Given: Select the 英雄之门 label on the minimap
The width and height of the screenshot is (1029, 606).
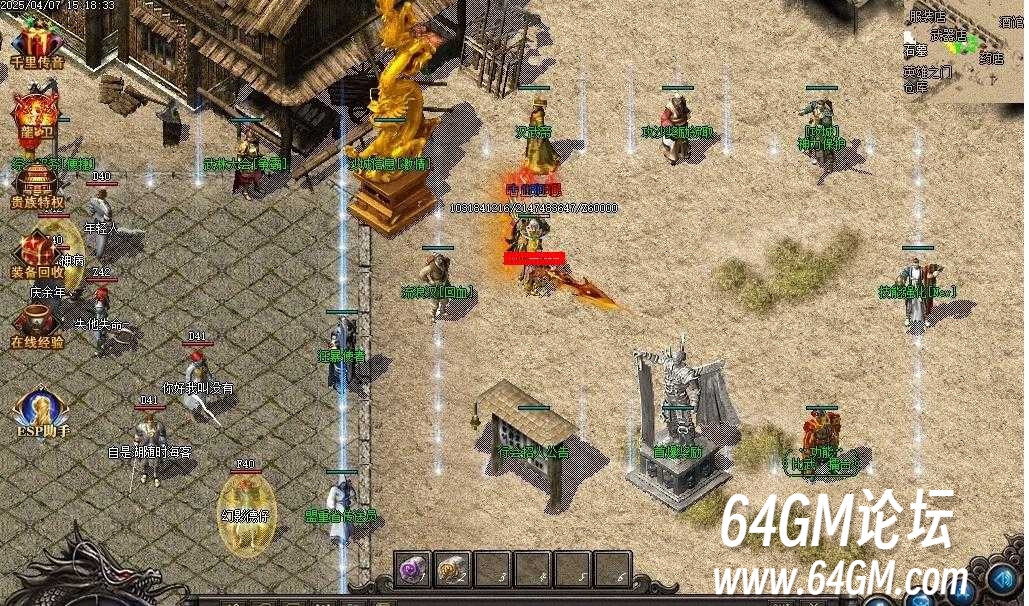Looking at the screenshot, I should pos(927,73).
